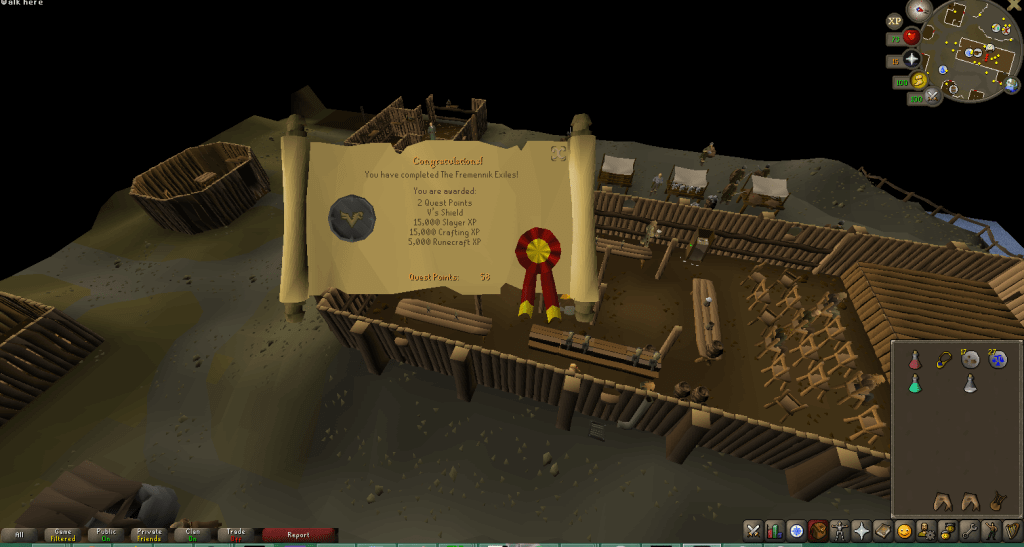The image size is (1024, 547).
Task: Open the Combat Options tab
Action: (752, 530)
